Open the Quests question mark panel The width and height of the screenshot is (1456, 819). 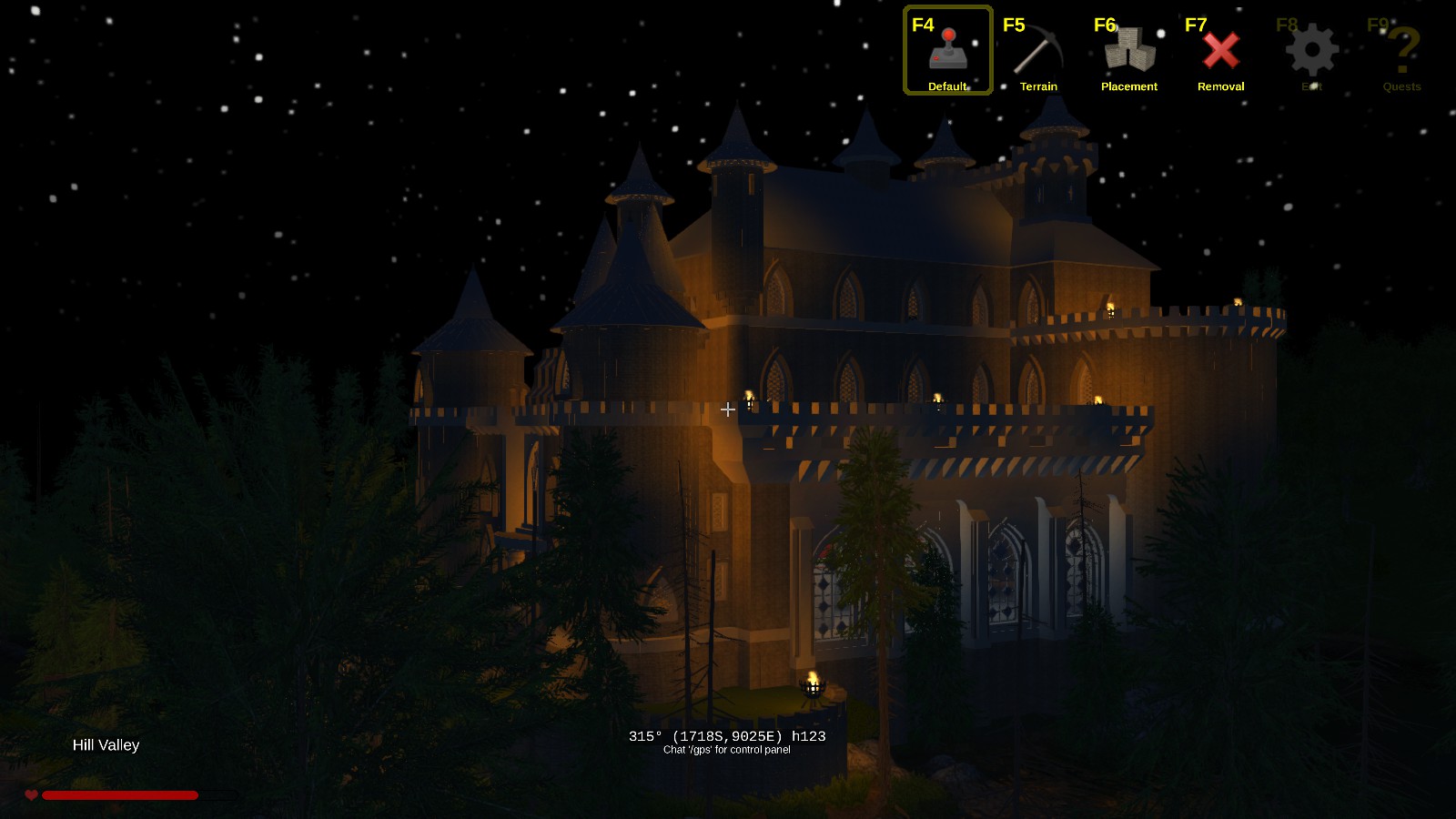(x=1402, y=53)
